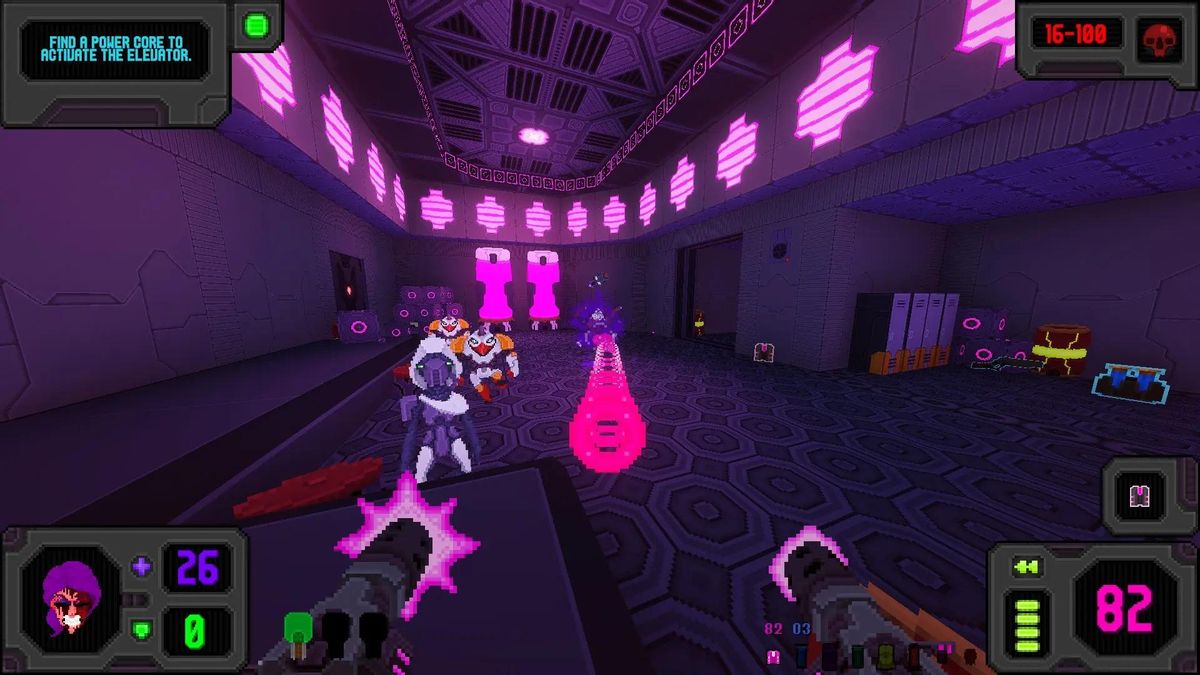Select the pink ammo icon in the ammo bar

(772, 656)
